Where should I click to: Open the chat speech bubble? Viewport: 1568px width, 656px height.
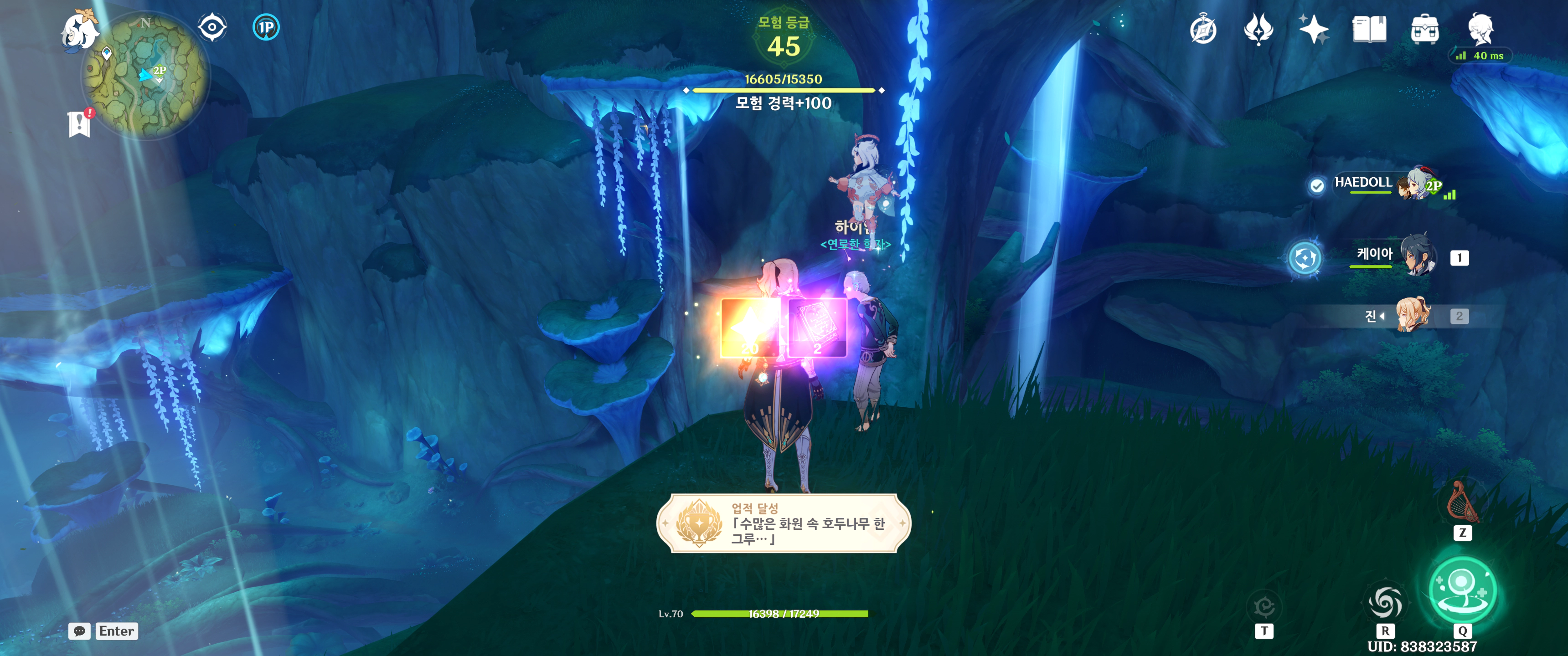(x=79, y=631)
